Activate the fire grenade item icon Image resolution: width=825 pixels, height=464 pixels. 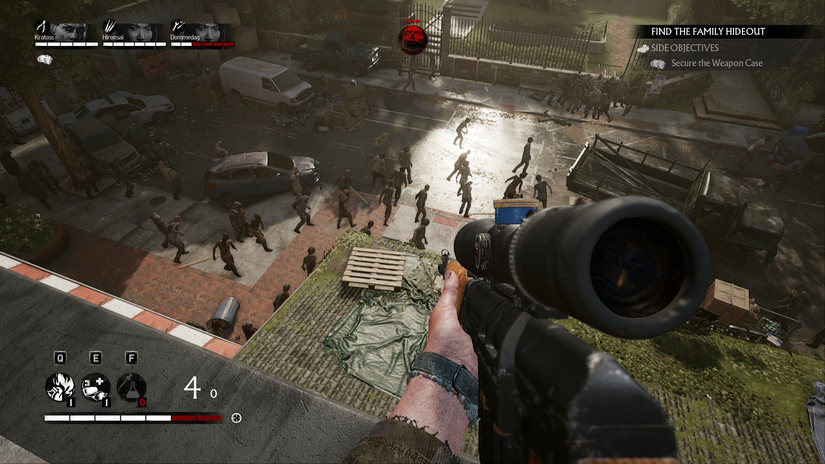pos(59,386)
